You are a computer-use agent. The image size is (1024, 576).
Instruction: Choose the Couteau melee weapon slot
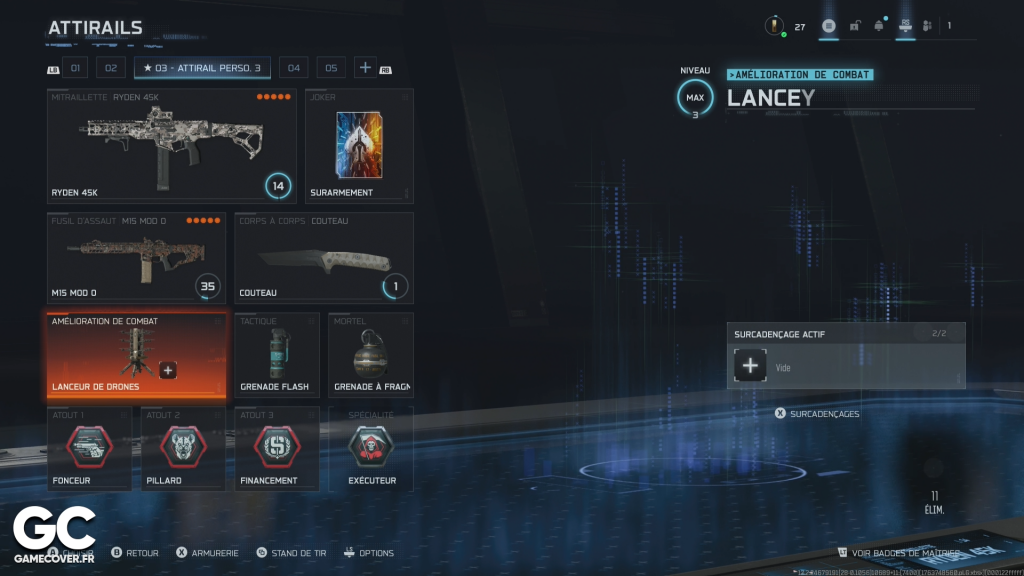click(x=324, y=257)
